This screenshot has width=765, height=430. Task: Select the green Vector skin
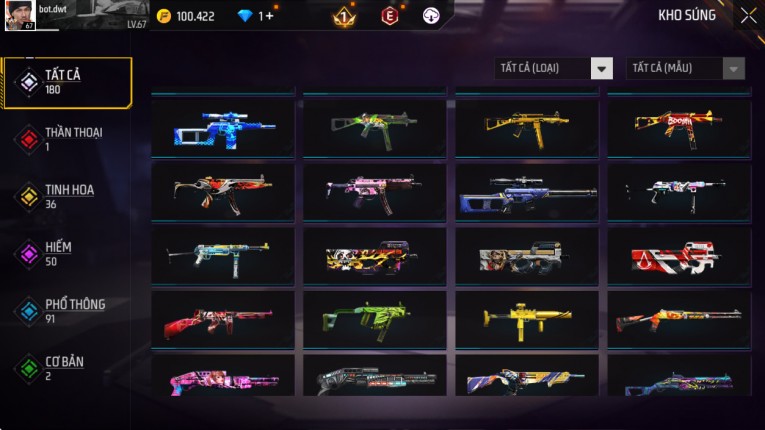click(375, 318)
